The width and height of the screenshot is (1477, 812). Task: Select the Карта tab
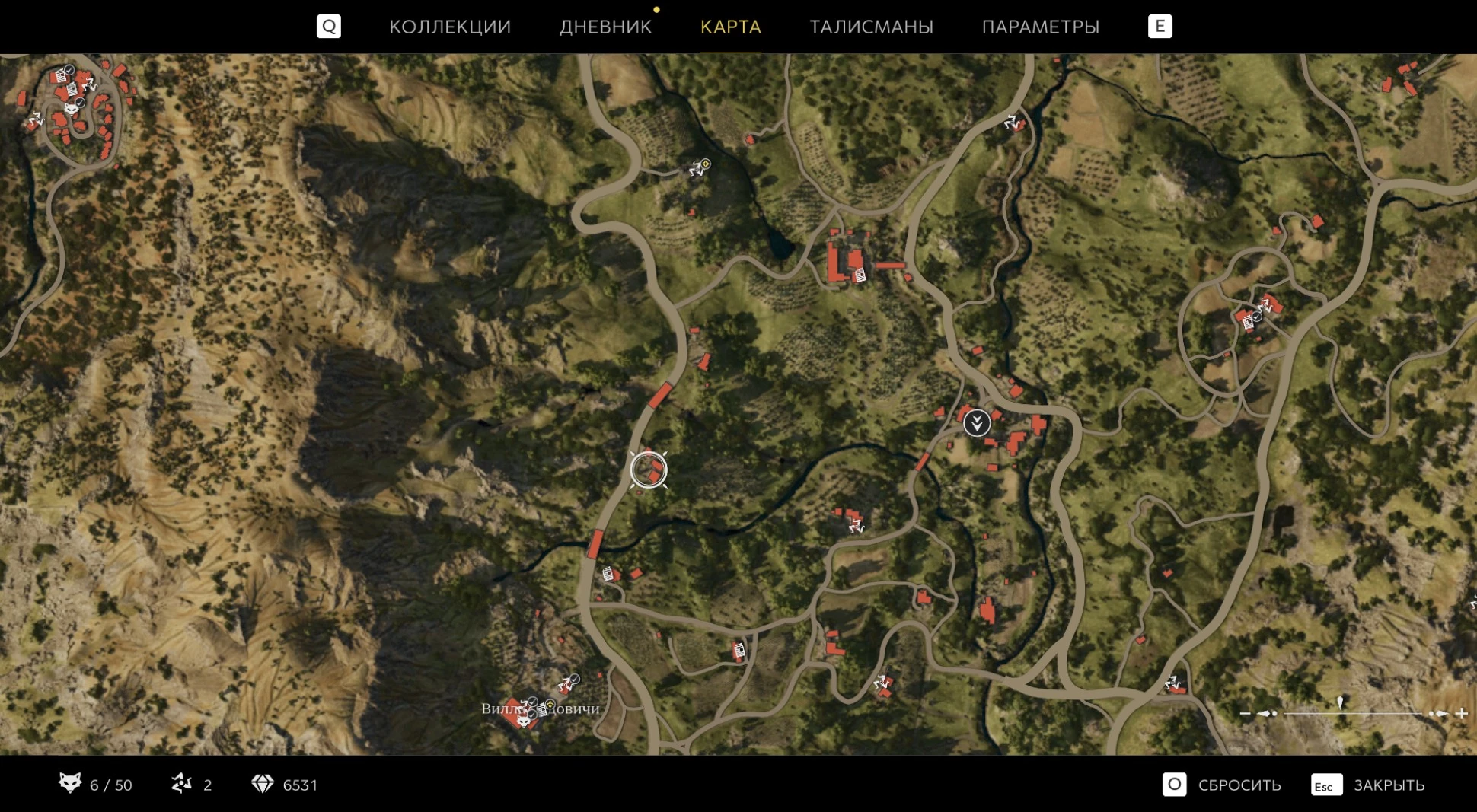click(x=730, y=27)
